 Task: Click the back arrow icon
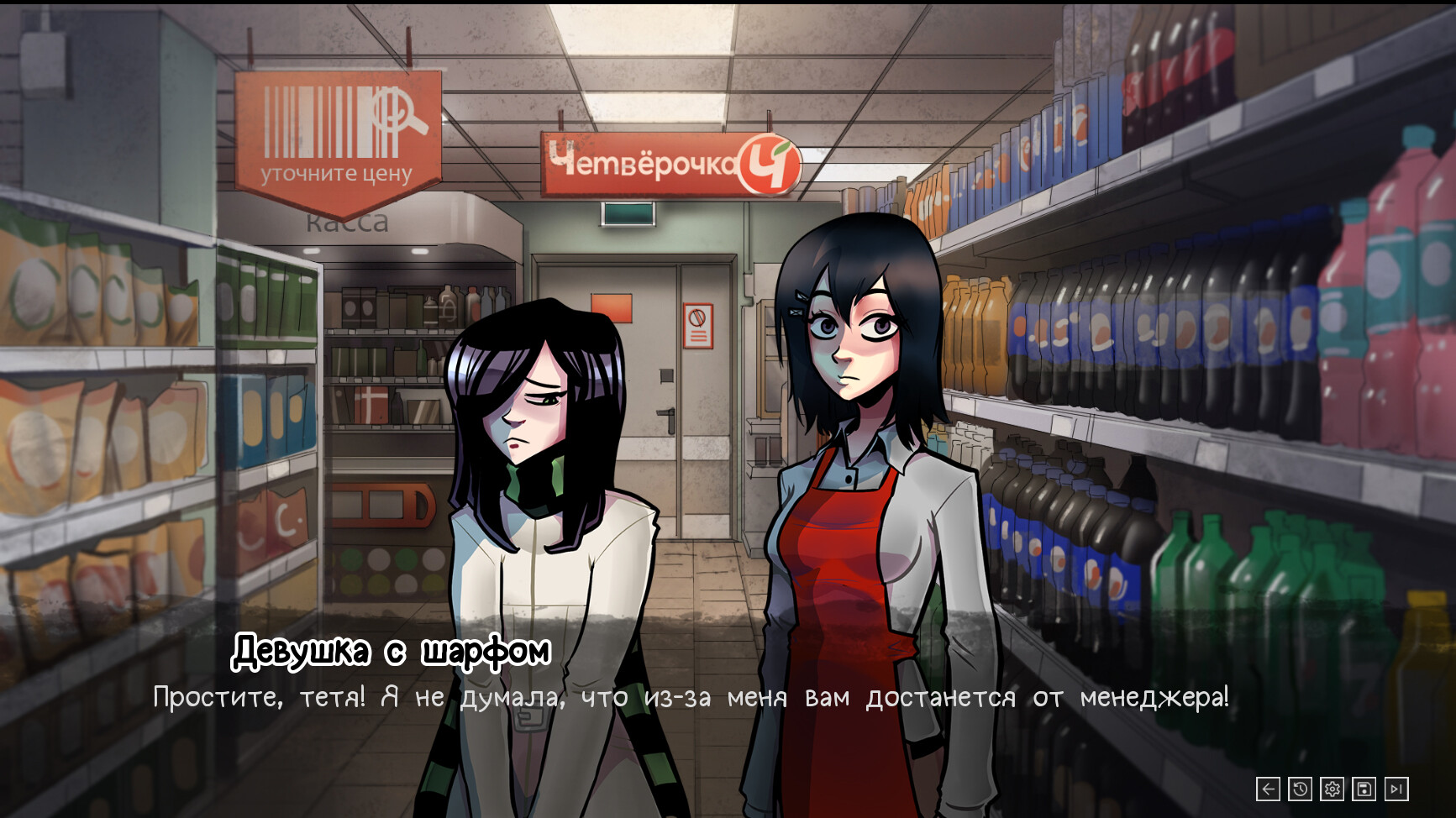click(x=1267, y=789)
